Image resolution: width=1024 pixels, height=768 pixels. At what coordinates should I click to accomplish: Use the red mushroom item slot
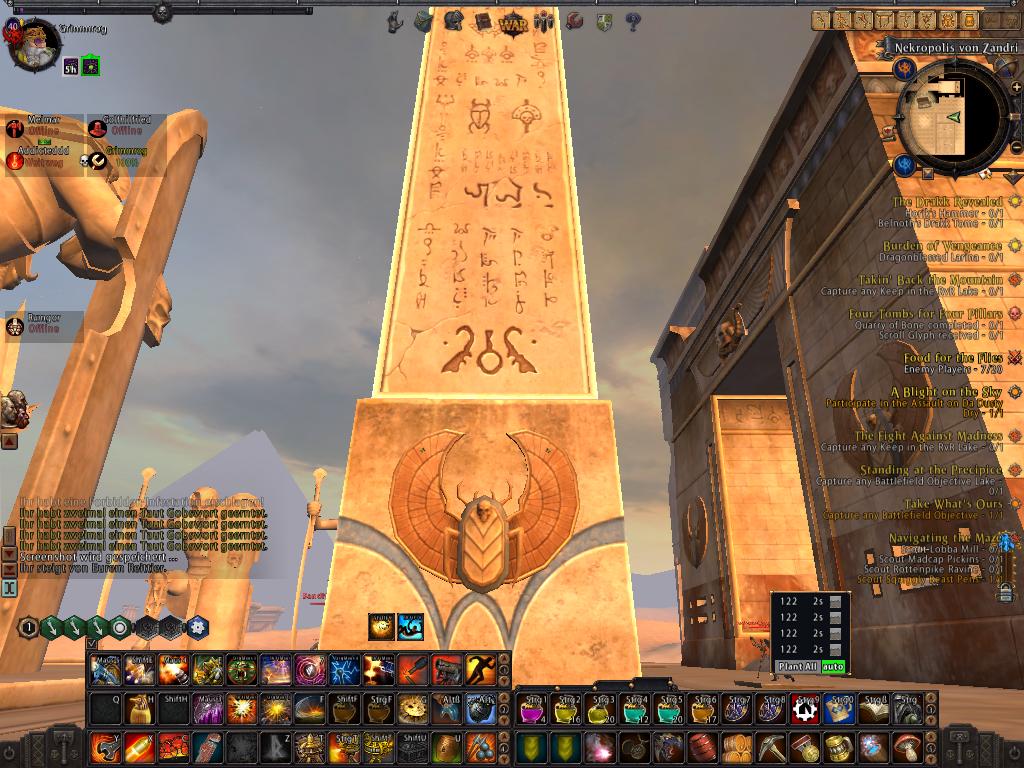pos(906,747)
